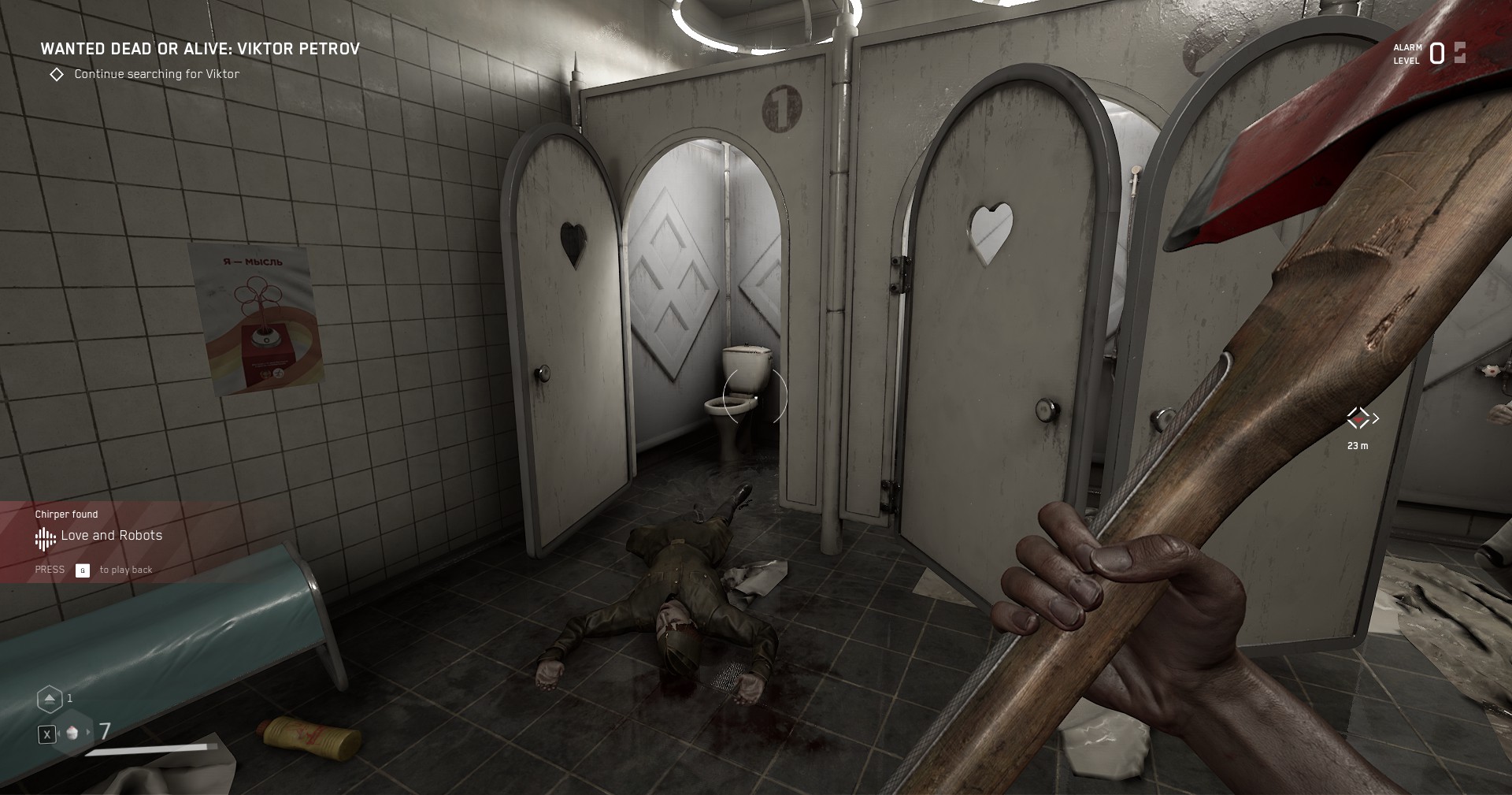Screen dimensions: 1512x795
Task: Click the alarm level indicator icon
Action: click(x=1460, y=53)
